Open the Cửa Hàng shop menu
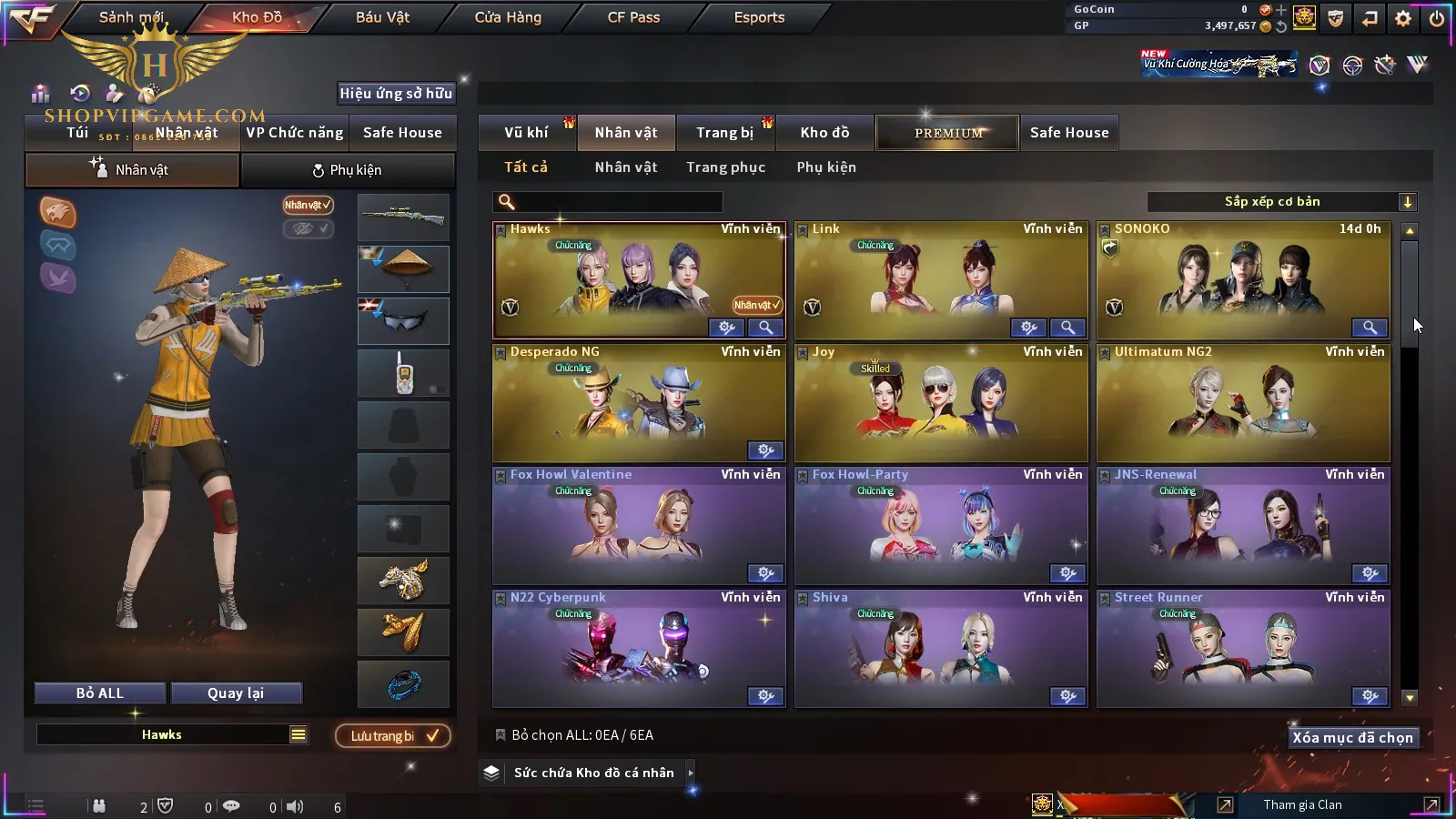 508,17
